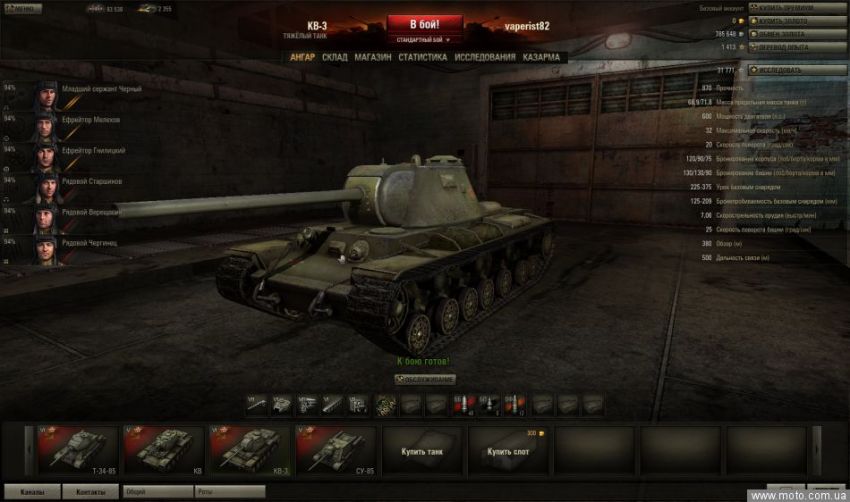Choose the СУ-85 tank thumbnail
The image size is (850, 502).
335,448
